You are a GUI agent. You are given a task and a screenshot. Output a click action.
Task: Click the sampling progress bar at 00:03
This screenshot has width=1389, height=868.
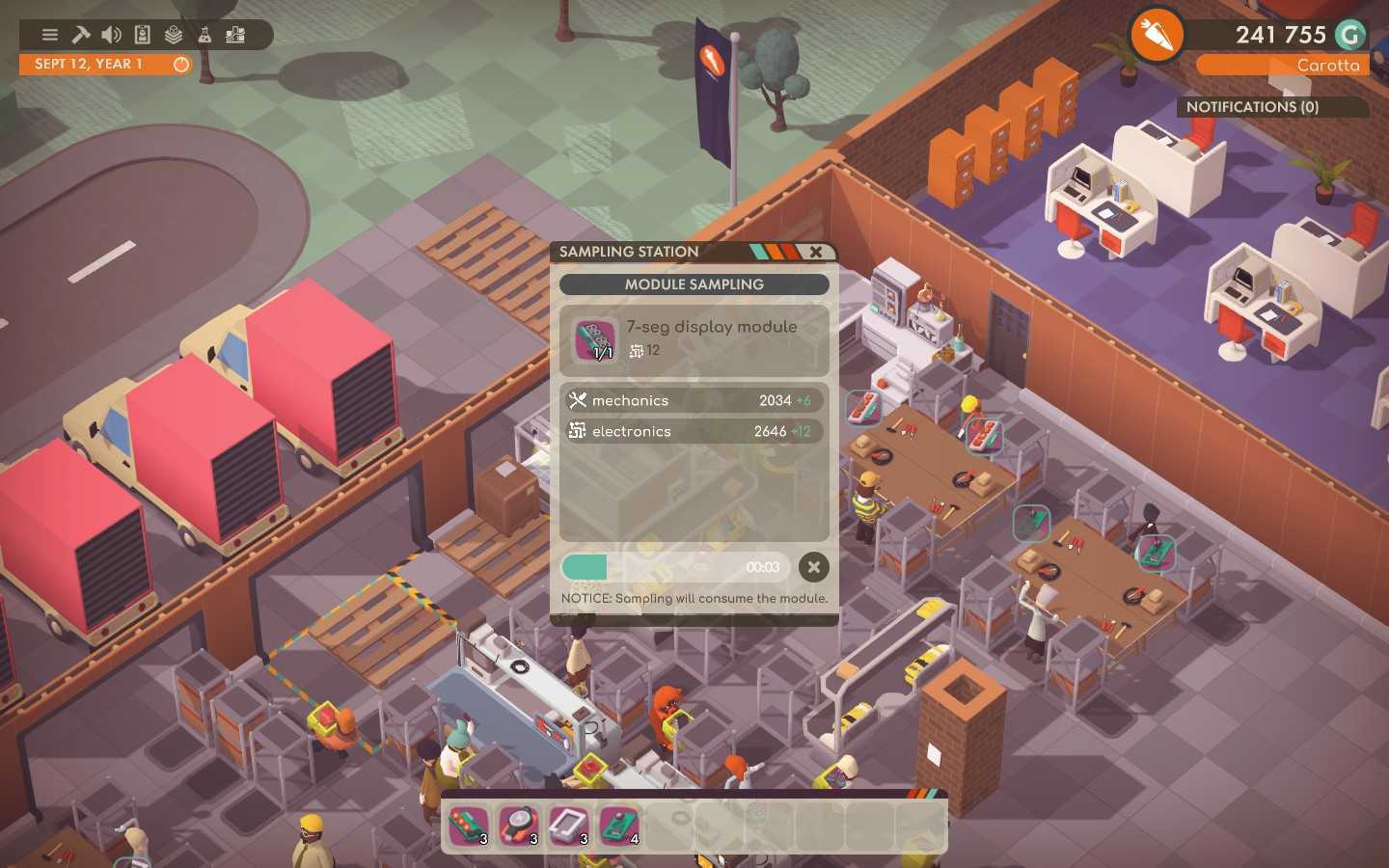(675, 568)
